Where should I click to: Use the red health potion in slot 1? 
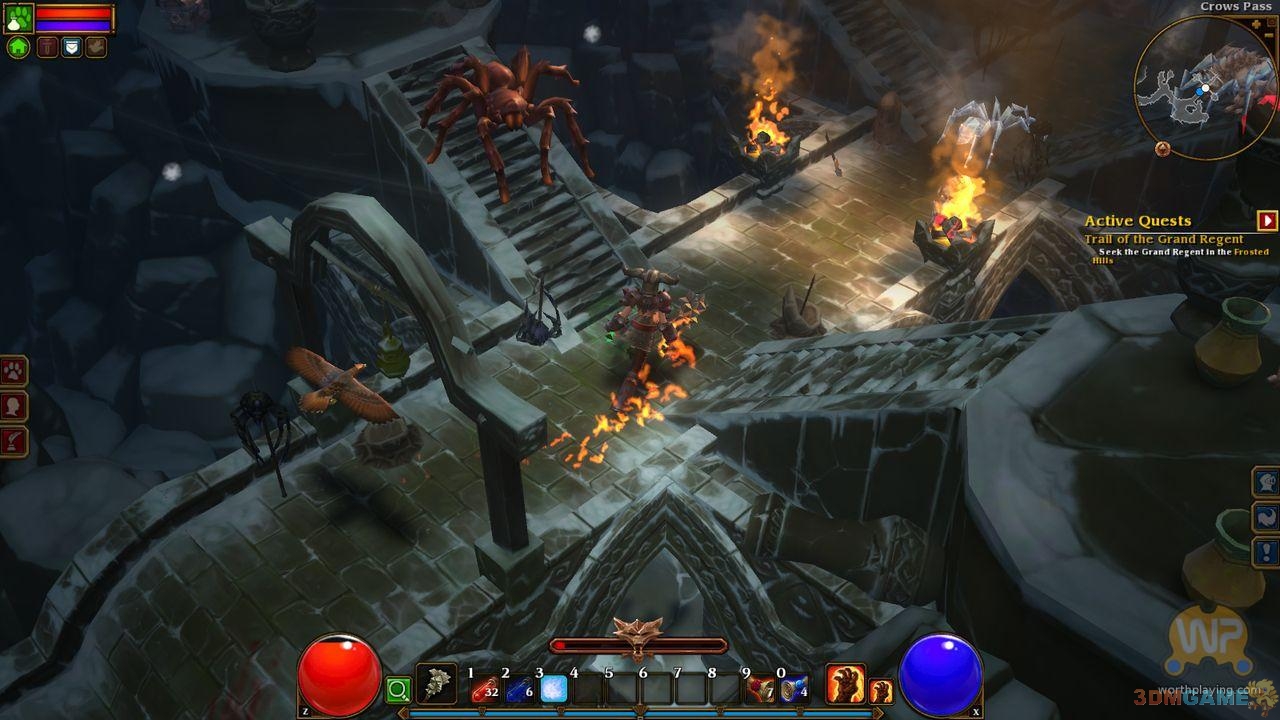click(486, 687)
